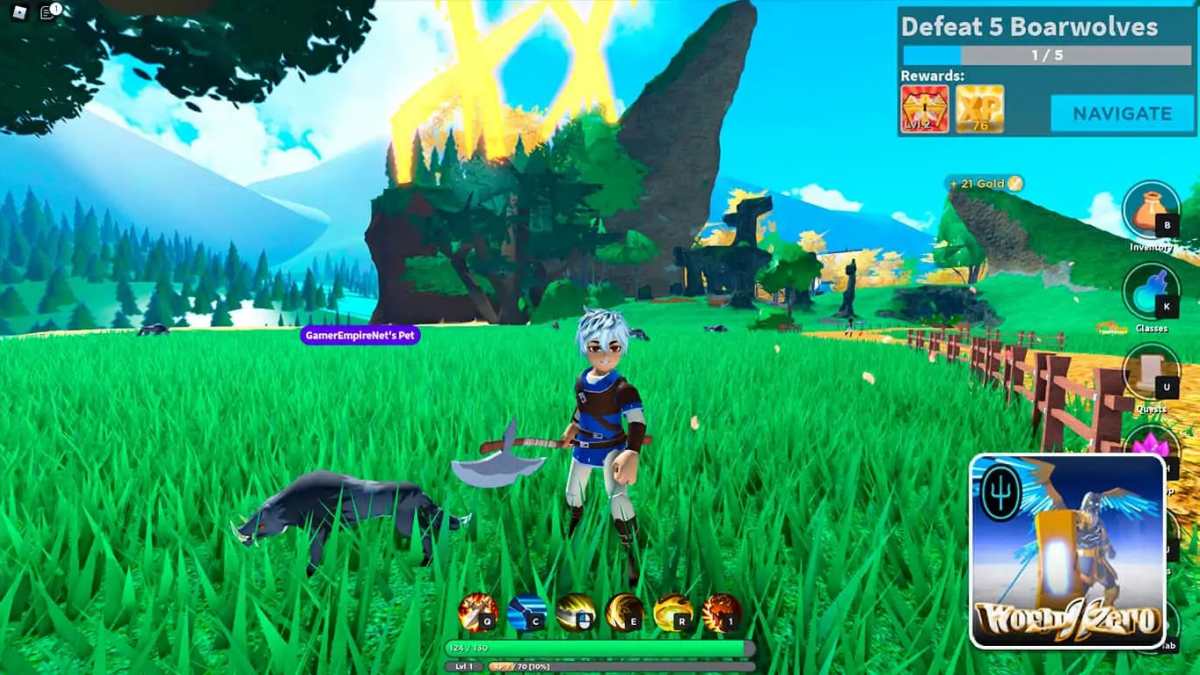Click the NAVIGATE quest button

1121,113
